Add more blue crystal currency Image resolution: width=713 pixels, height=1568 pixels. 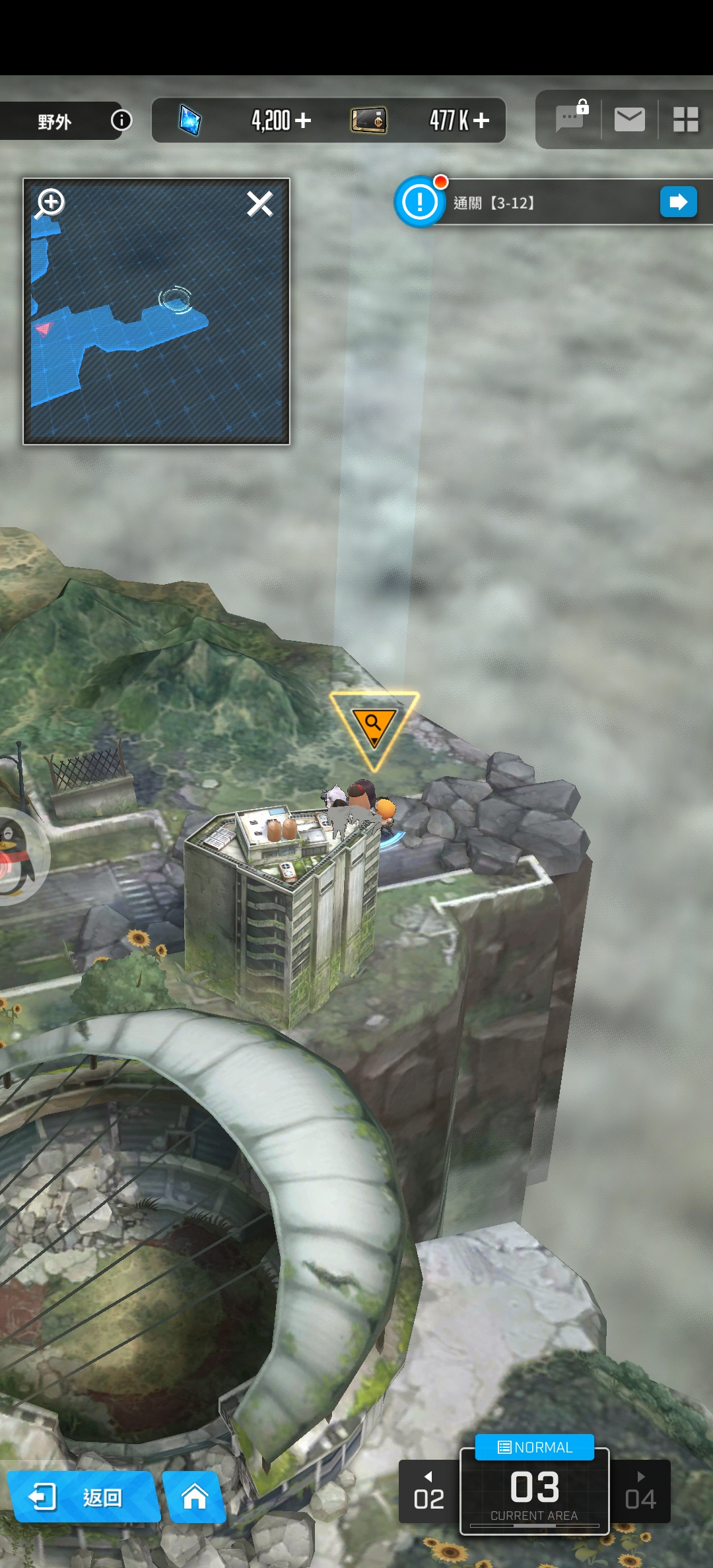pyautogui.click(x=303, y=120)
